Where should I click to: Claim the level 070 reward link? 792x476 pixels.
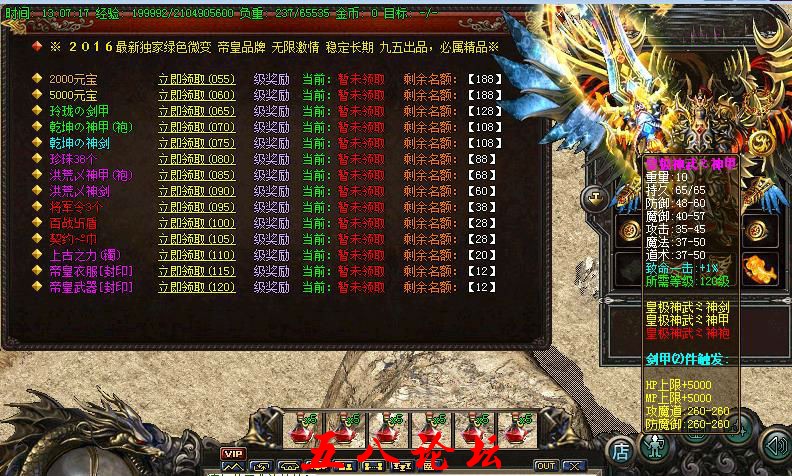(x=196, y=127)
